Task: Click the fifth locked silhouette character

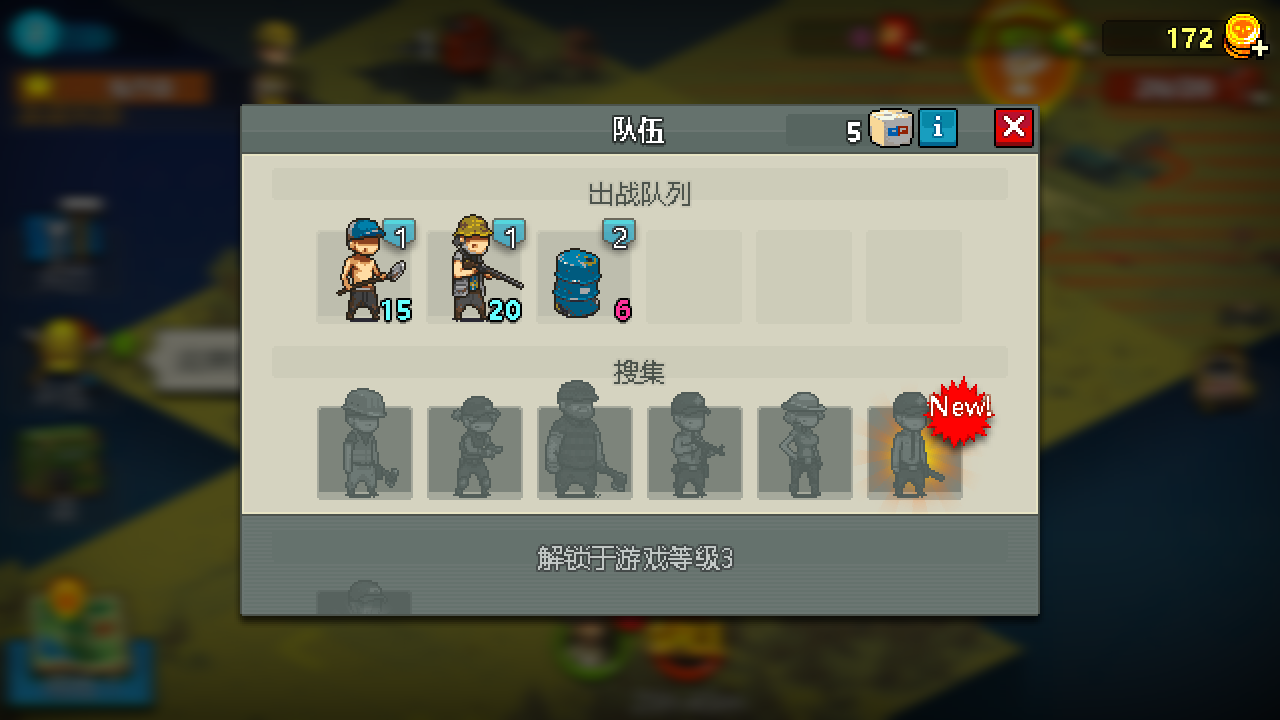Action: (805, 450)
